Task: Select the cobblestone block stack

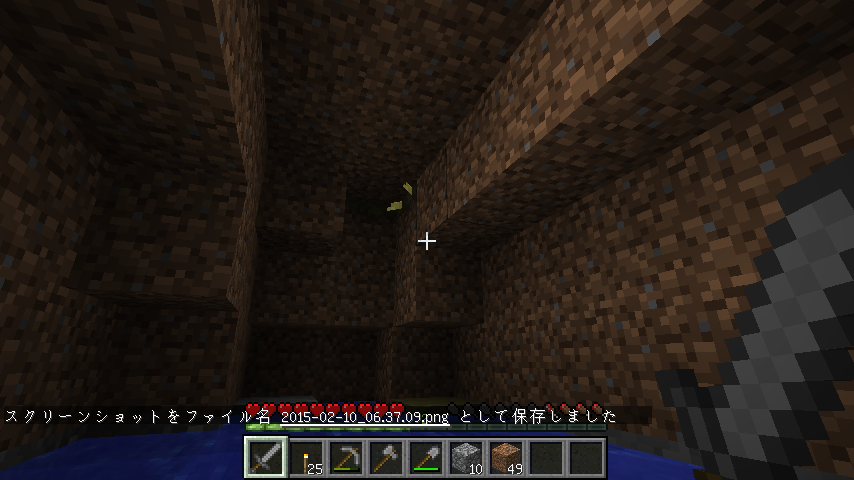Action: click(466, 458)
